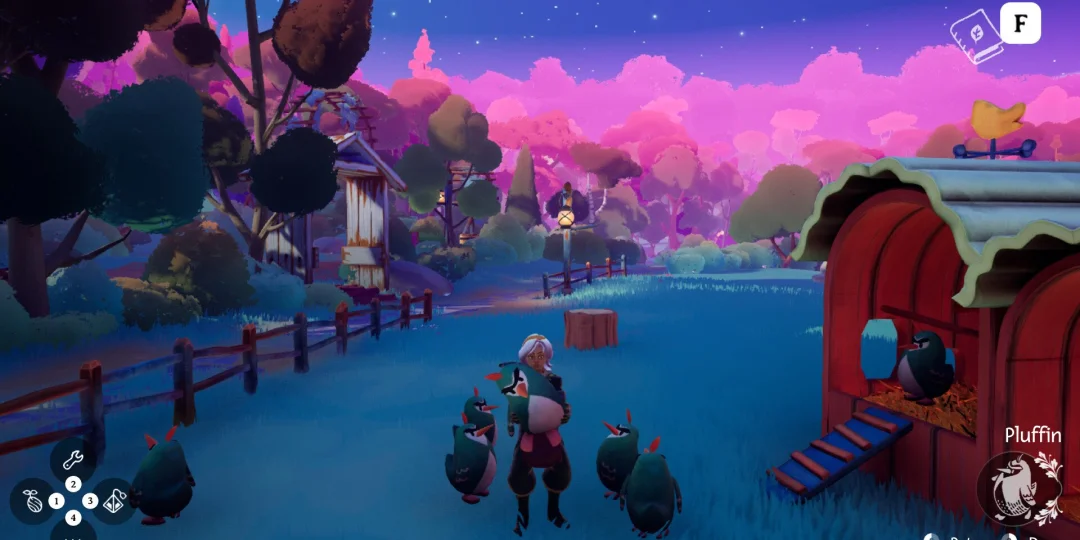Select the wrench tool slot

point(72,460)
